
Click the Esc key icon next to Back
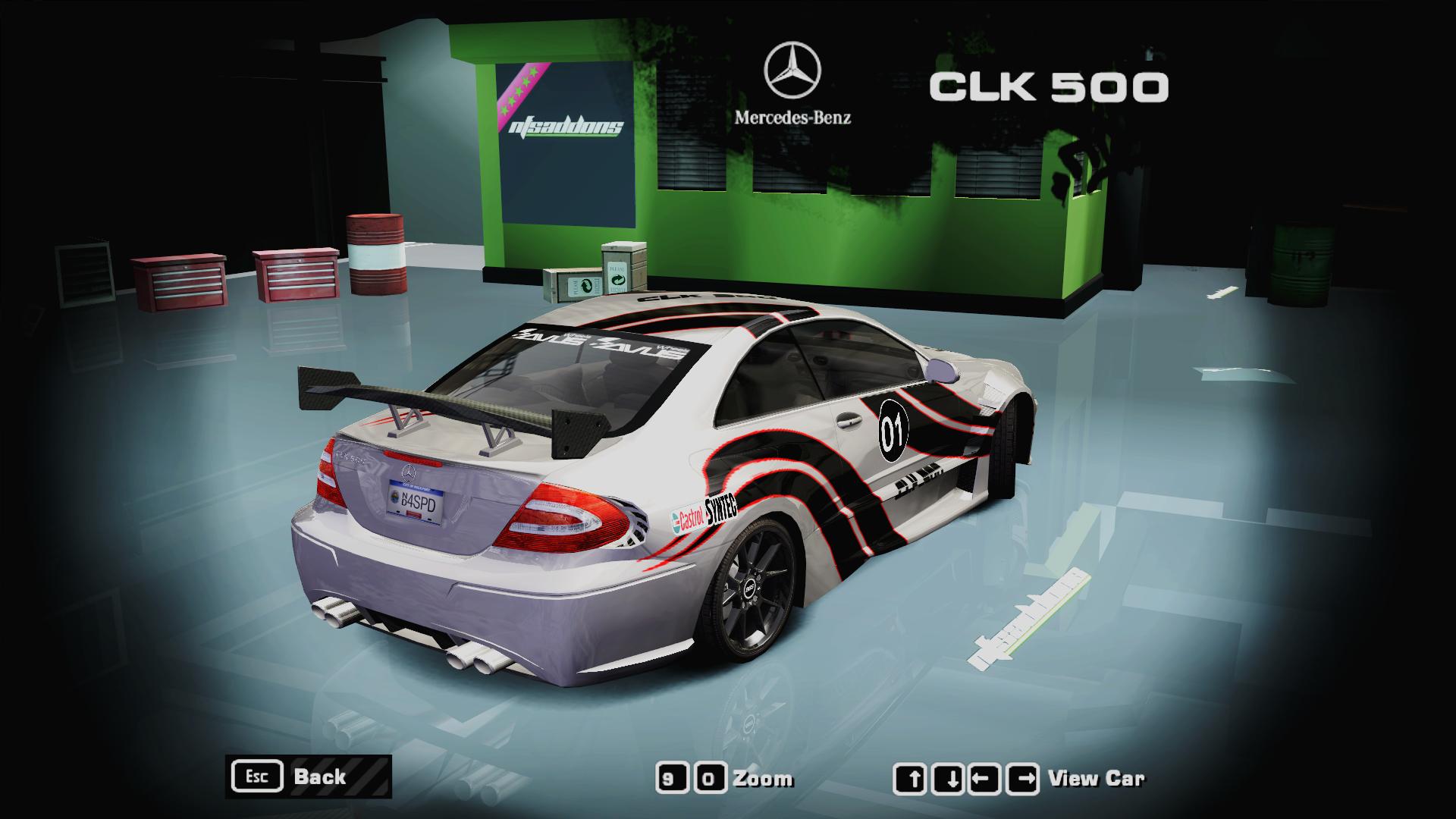pyautogui.click(x=258, y=776)
